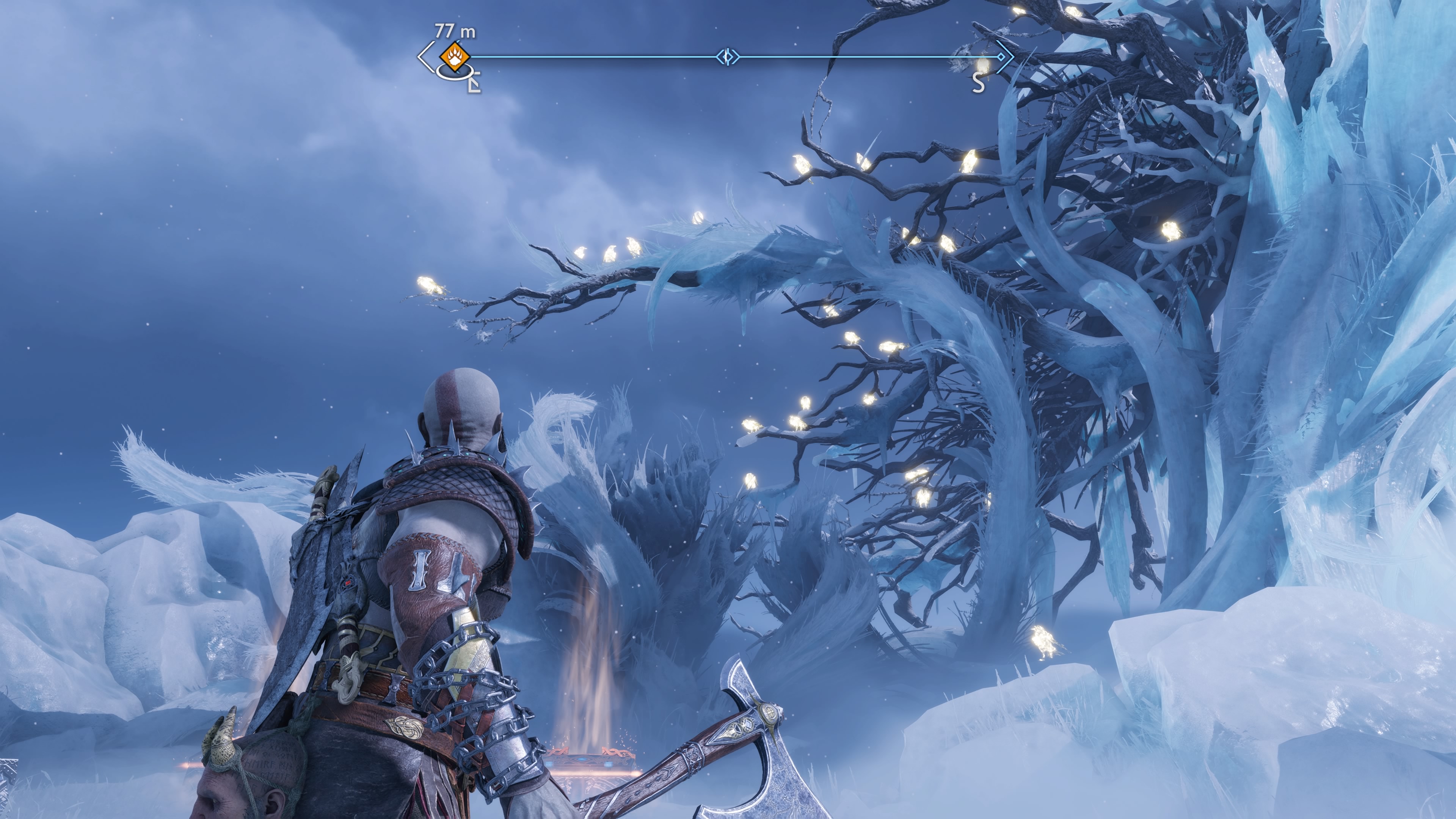Select the orange paw quest marker
The width and height of the screenshot is (1456, 819).
[455, 56]
